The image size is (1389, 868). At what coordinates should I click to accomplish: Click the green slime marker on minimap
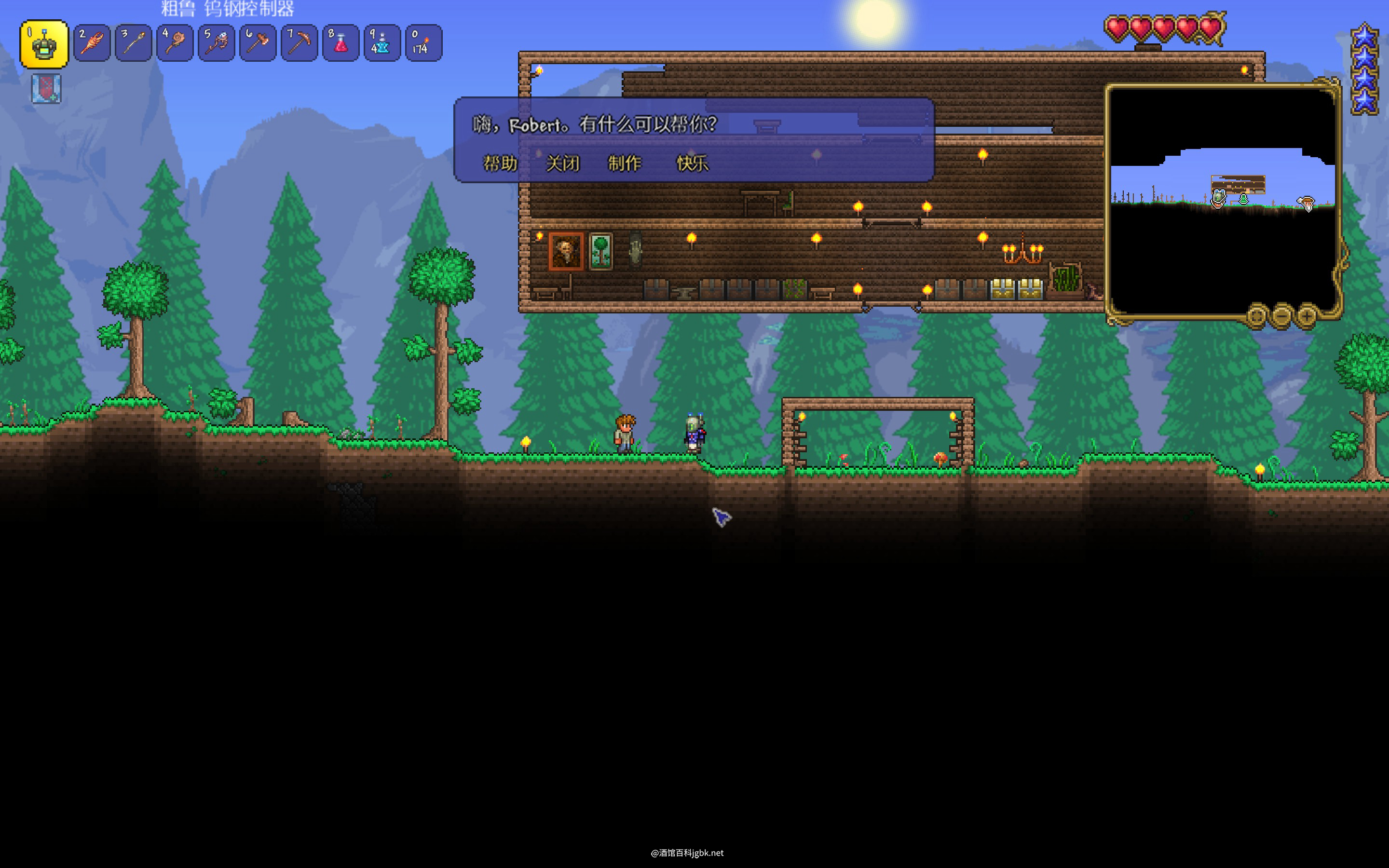pos(1243,199)
